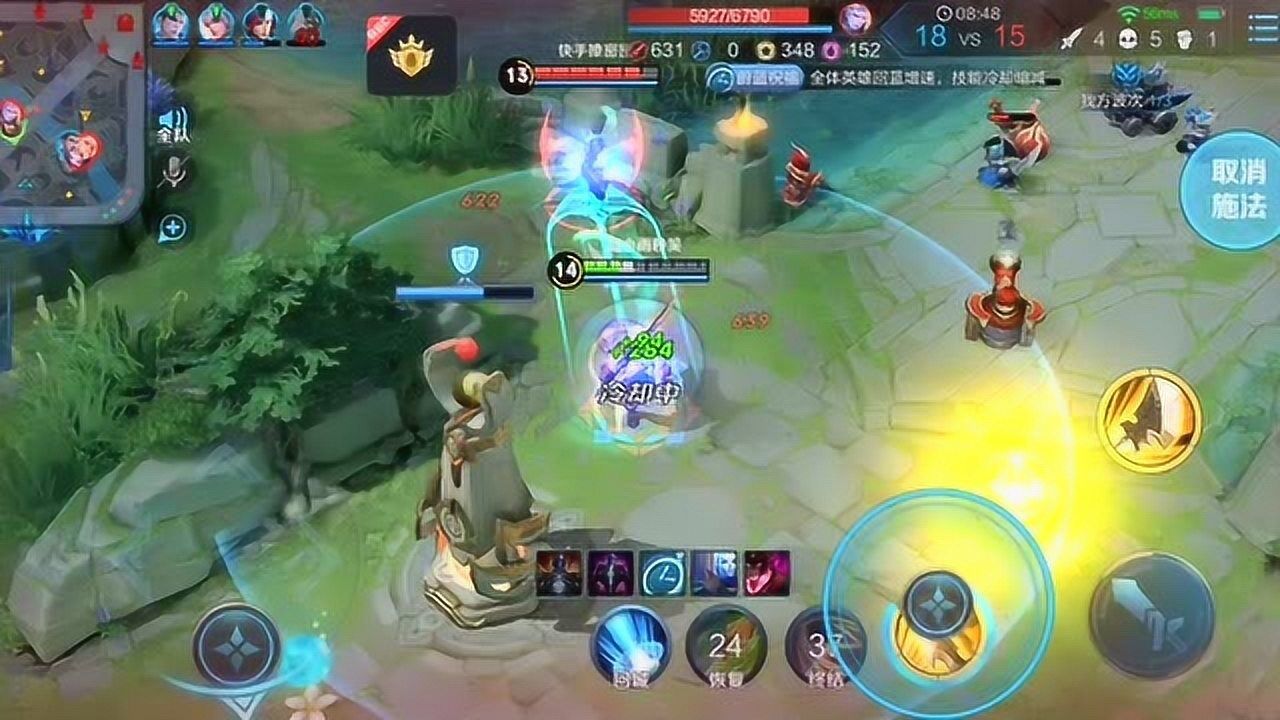Tap the golden crown shield panel
Screen dimensions: 1280x720
(410, 56)
